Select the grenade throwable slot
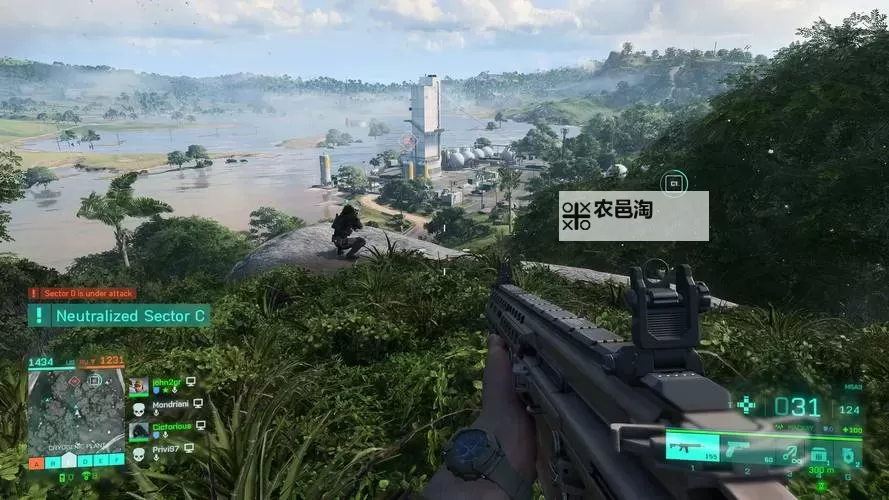Screen dimensions: 889x500 tap(849, 452)
